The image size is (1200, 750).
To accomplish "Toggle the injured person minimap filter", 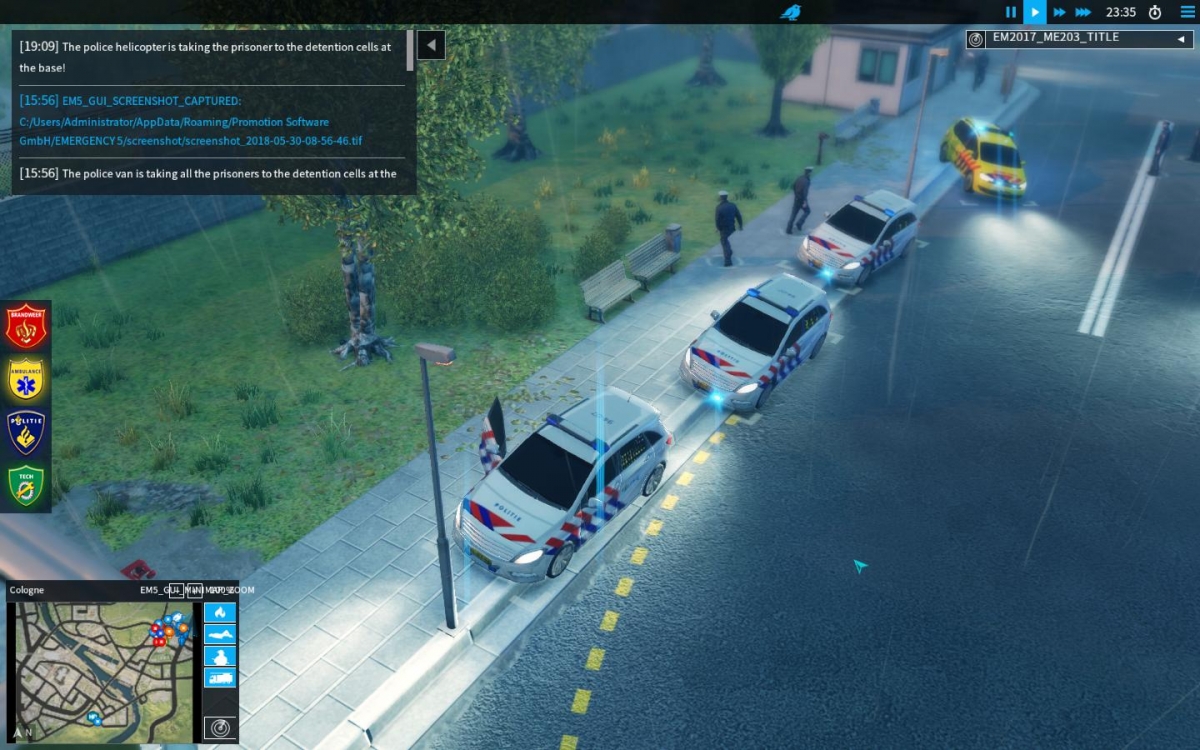I will click(220, 634).
